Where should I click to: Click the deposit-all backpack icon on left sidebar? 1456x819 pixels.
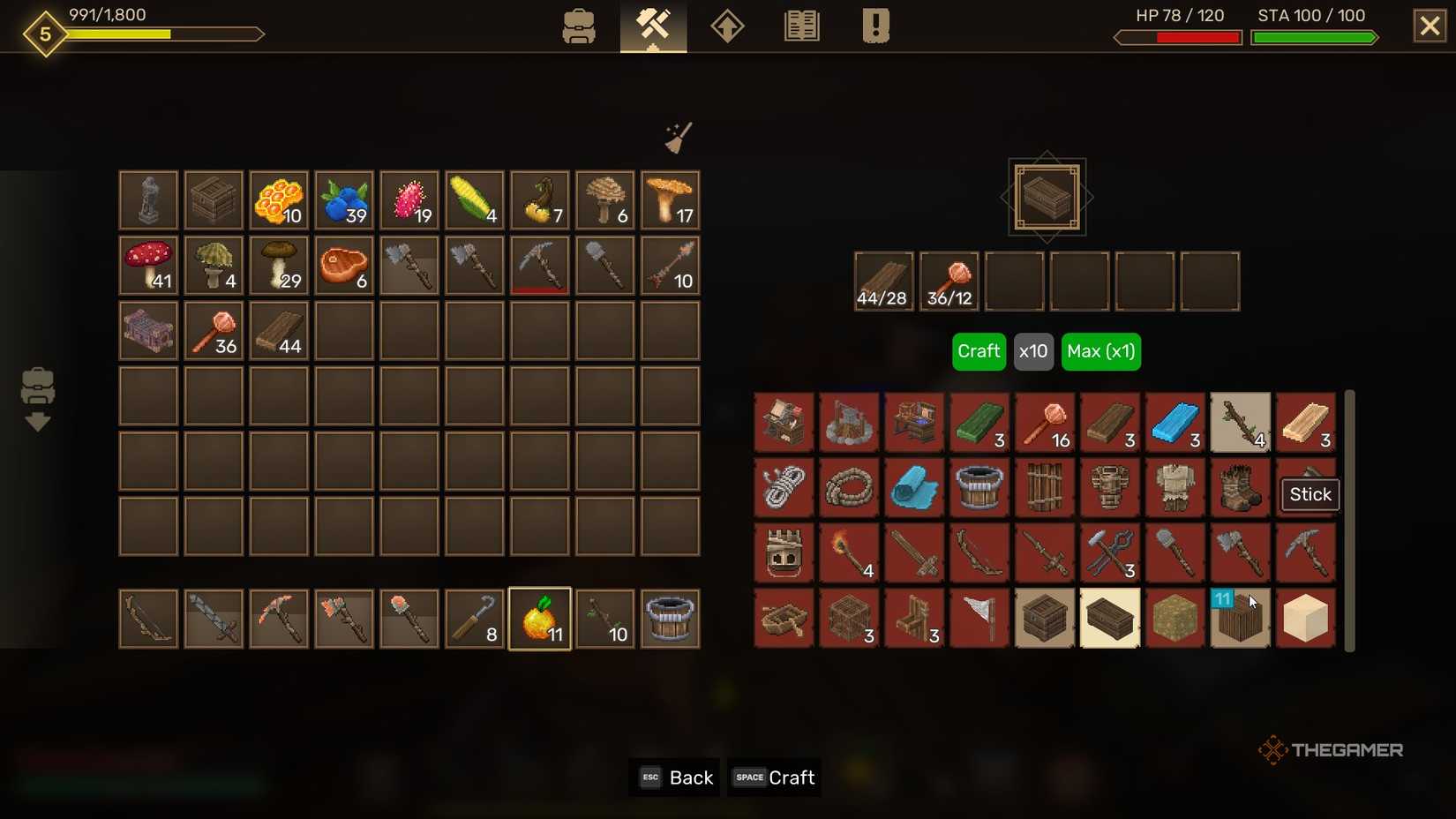(37, 397)
